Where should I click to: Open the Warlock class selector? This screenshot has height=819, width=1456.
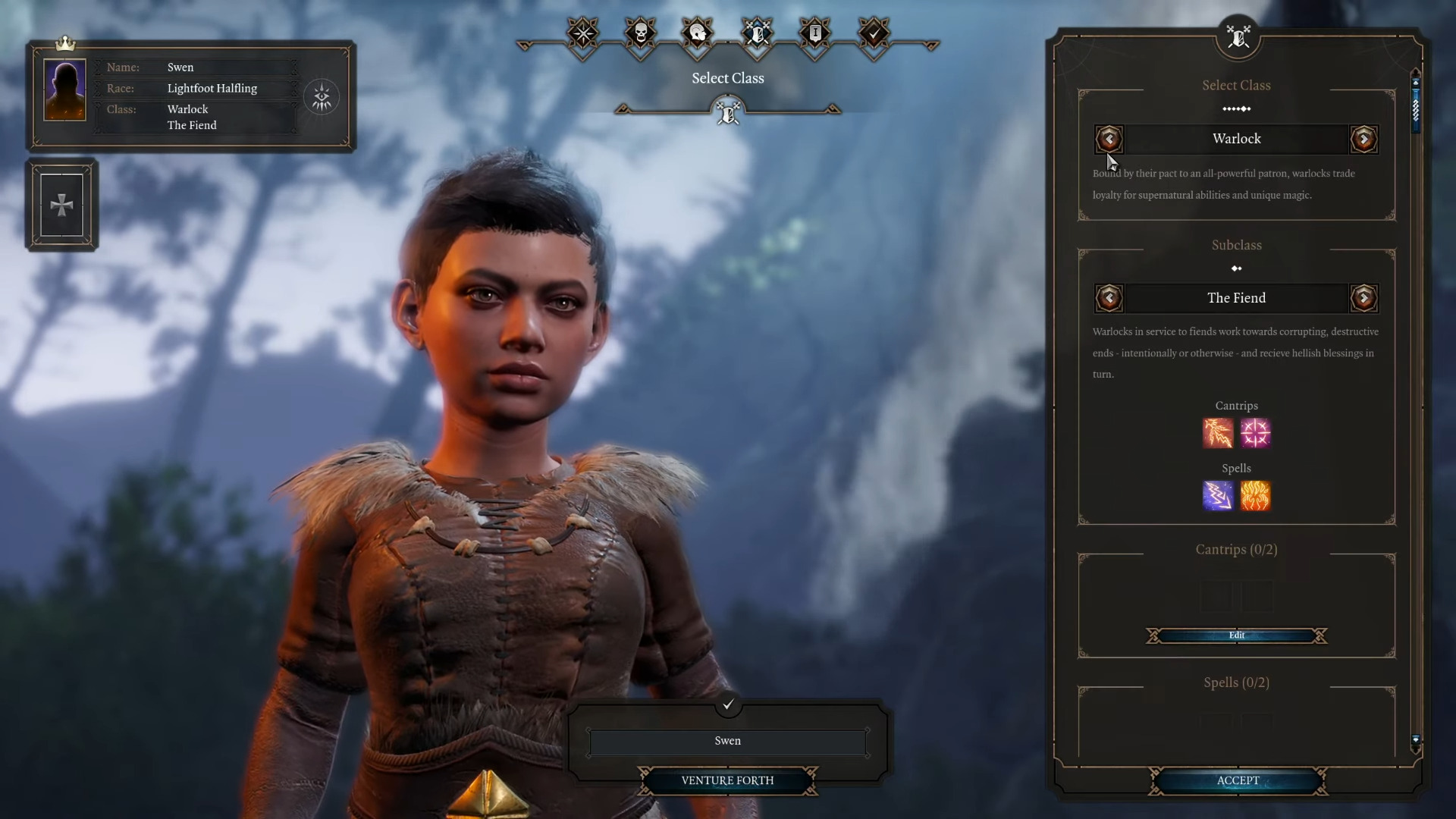coord(1236,140)
